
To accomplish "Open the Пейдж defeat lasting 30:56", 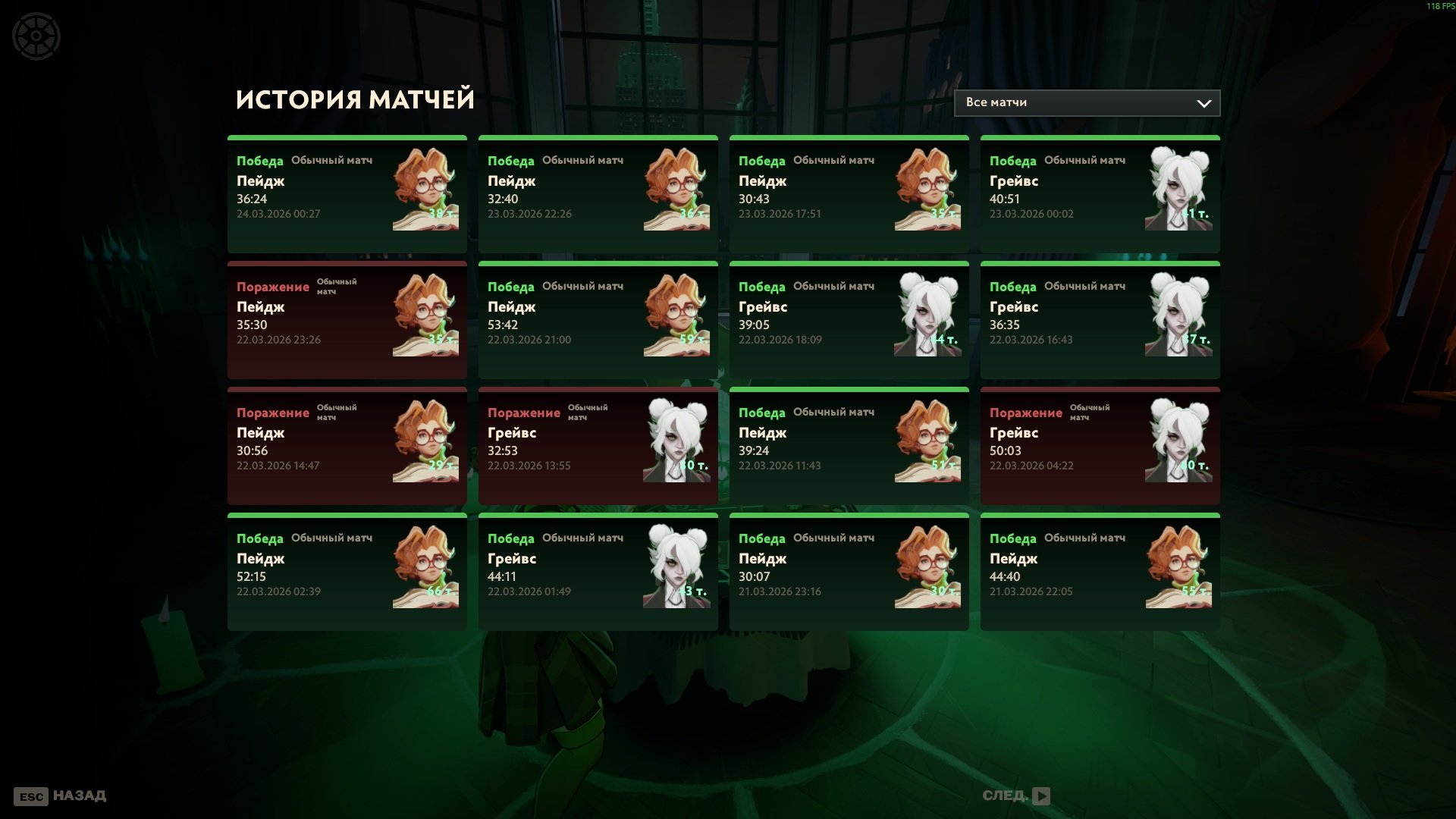I will pos(347,446).
